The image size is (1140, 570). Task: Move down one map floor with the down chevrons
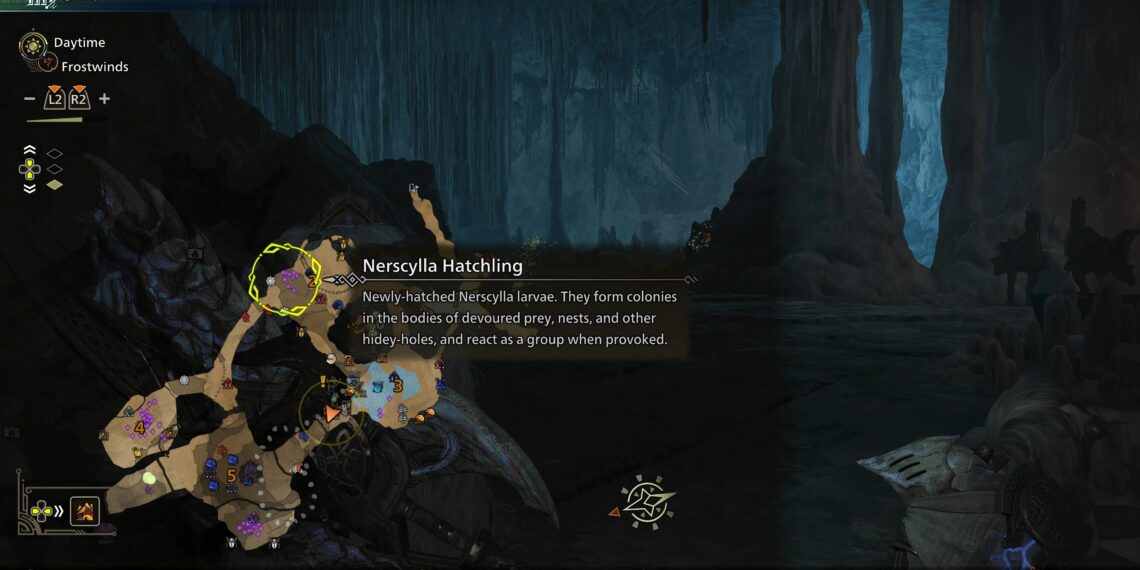click(x=29, y=187)
